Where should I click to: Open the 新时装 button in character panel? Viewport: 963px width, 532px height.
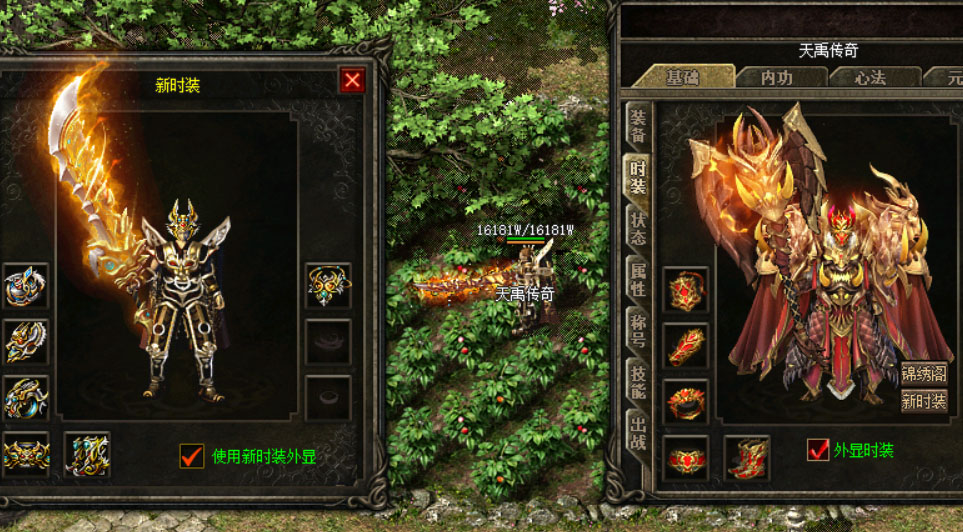(923, 401)
